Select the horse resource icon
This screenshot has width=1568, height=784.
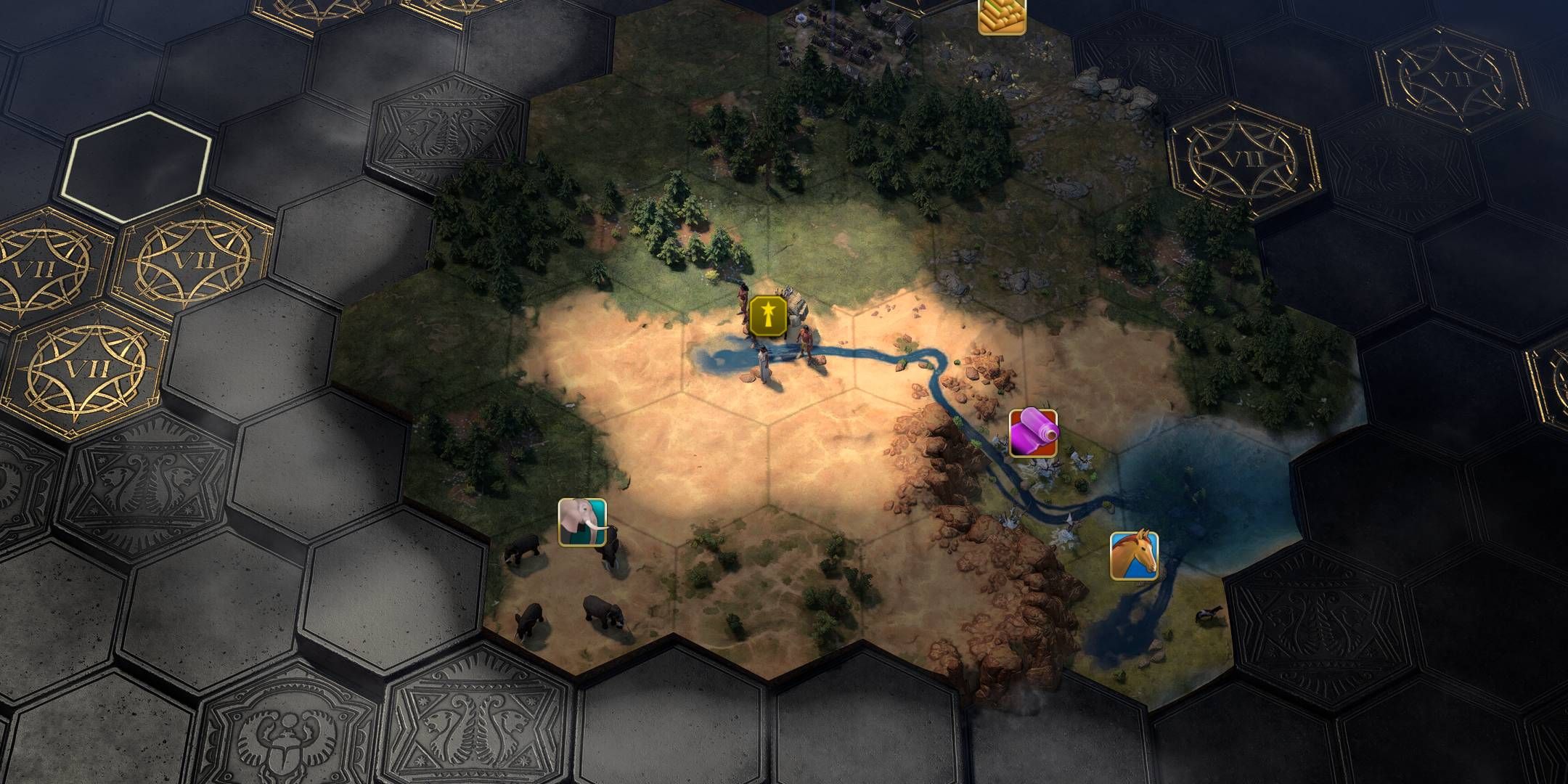click(1134, 556)
